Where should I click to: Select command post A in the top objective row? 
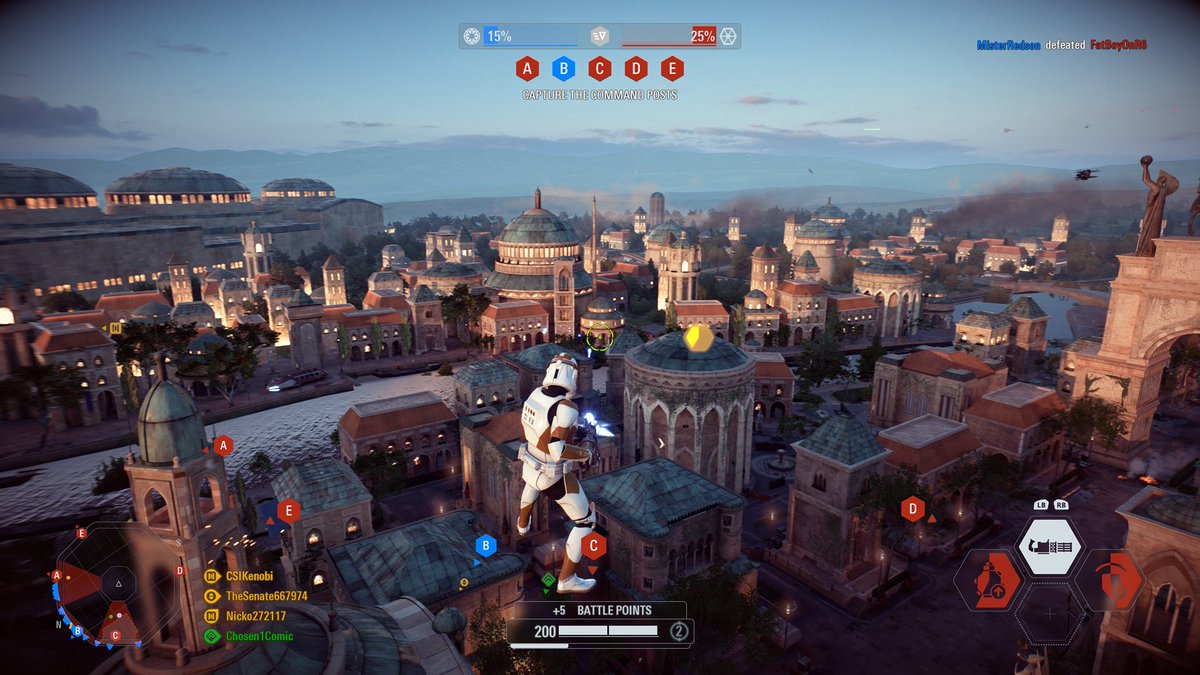[x=526, y=69]
